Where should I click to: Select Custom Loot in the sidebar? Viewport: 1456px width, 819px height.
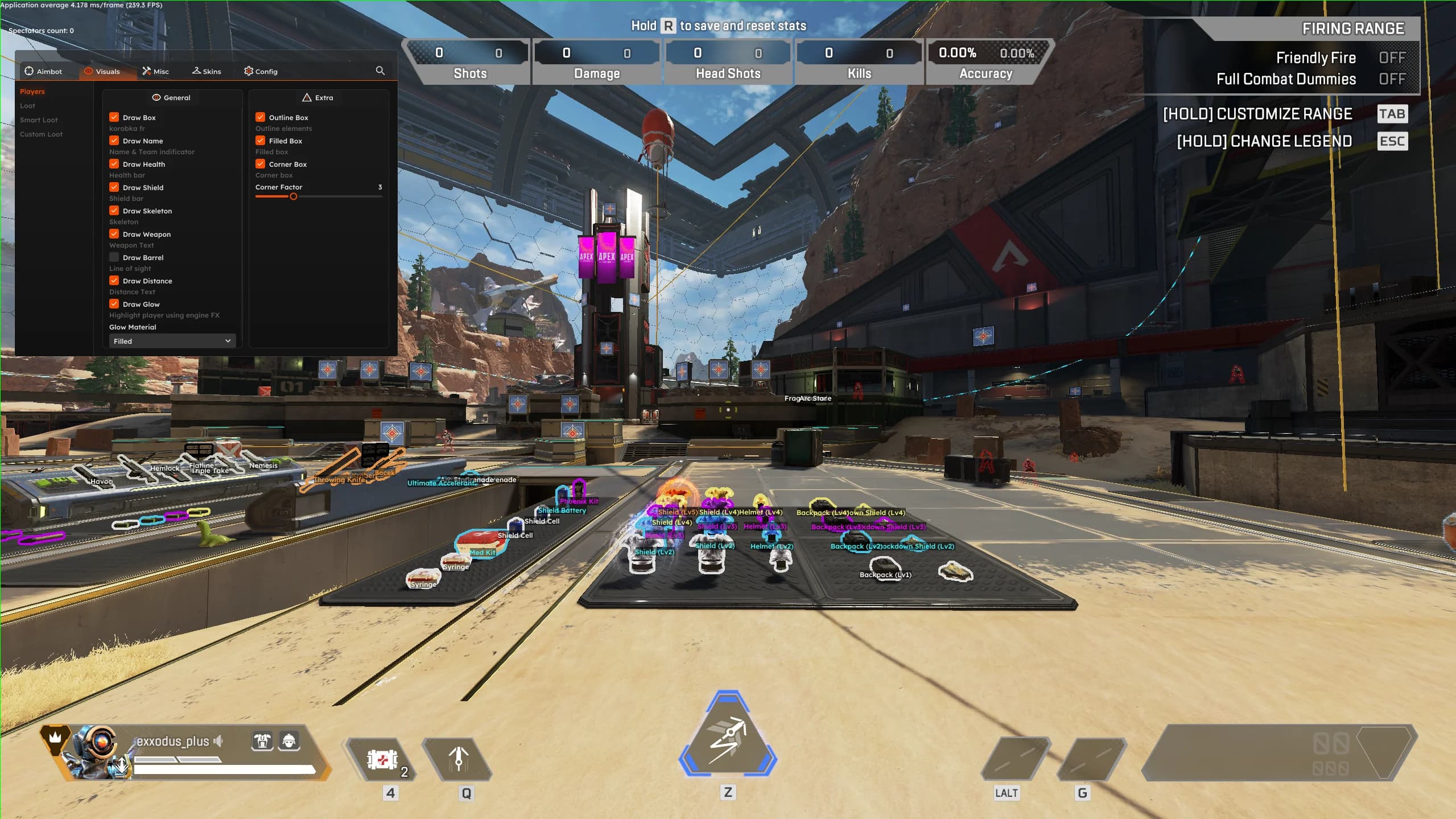[x=40, y=134]
